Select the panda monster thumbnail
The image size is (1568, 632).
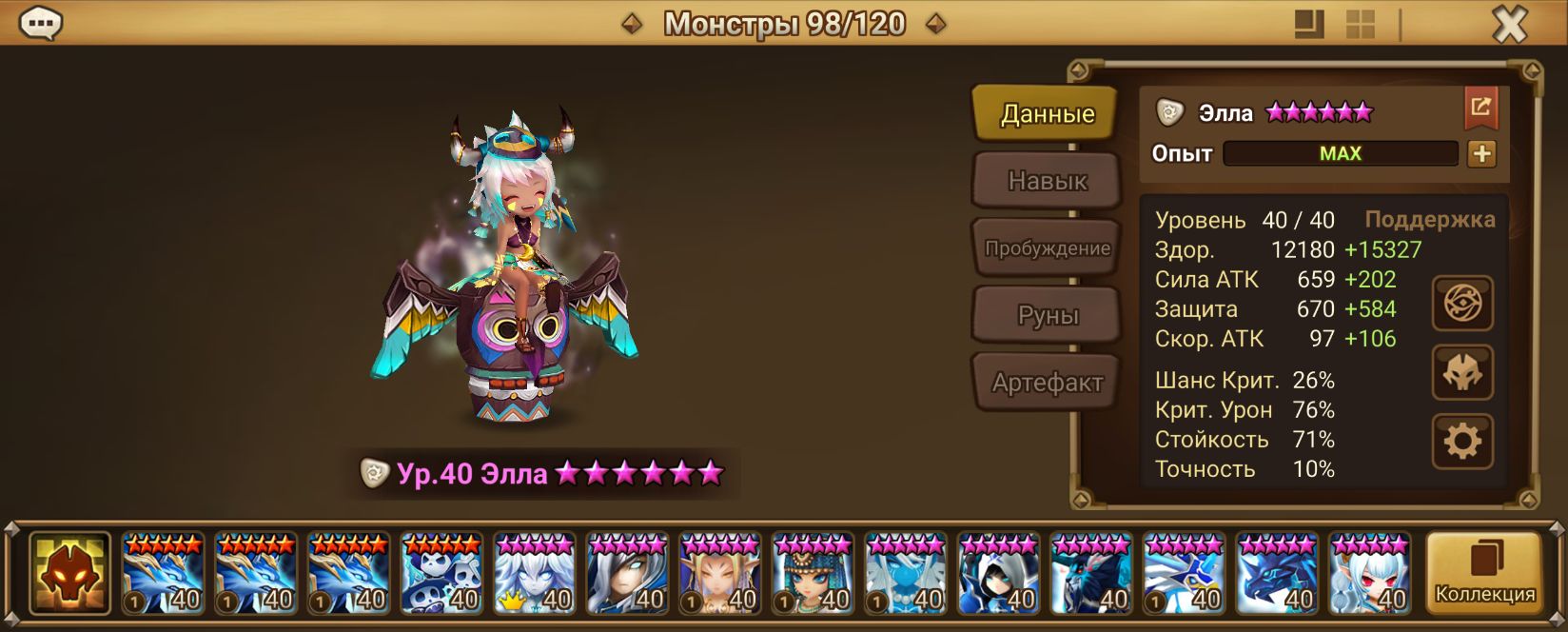pos(441,574)
